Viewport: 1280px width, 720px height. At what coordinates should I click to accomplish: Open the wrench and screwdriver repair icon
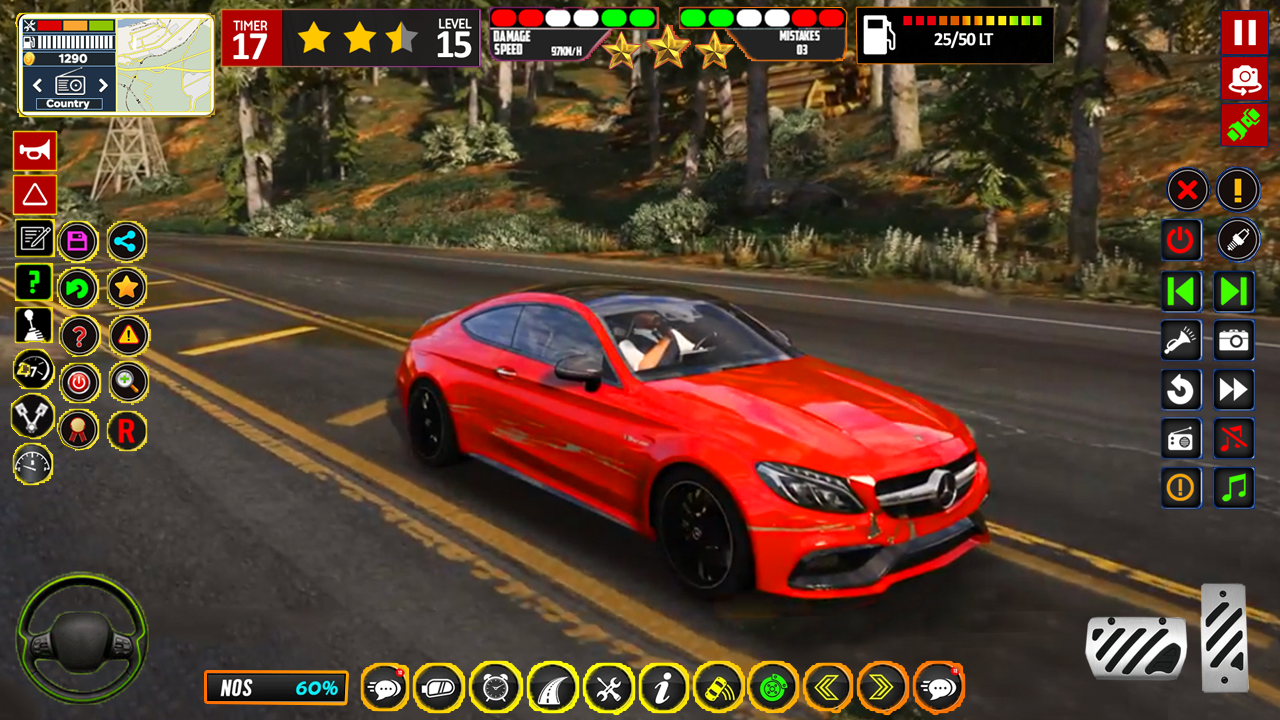click(608, 688)
